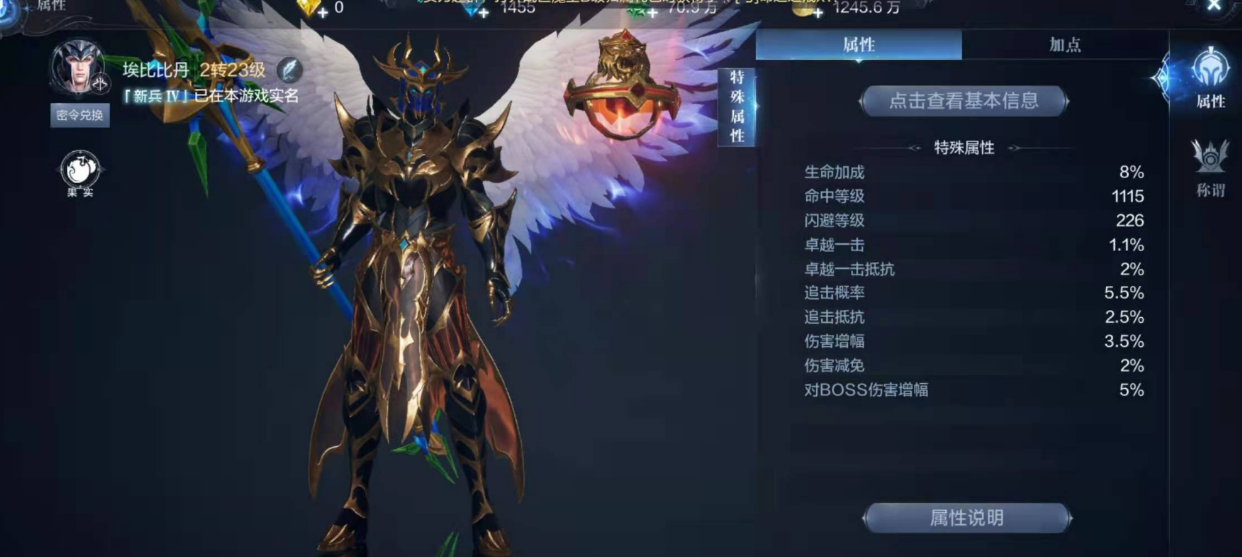Add more yellow diamond currency with plus

(x=322, y=11)
